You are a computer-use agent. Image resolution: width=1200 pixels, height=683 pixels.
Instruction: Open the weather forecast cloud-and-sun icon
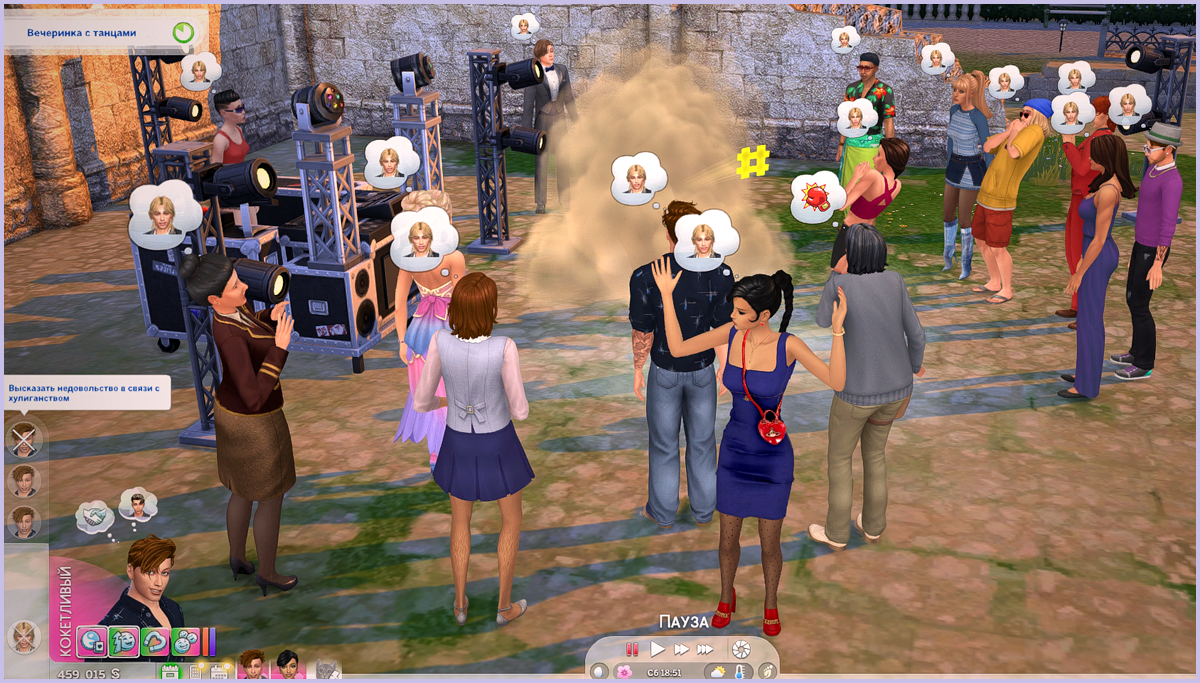tap(717, 673)
